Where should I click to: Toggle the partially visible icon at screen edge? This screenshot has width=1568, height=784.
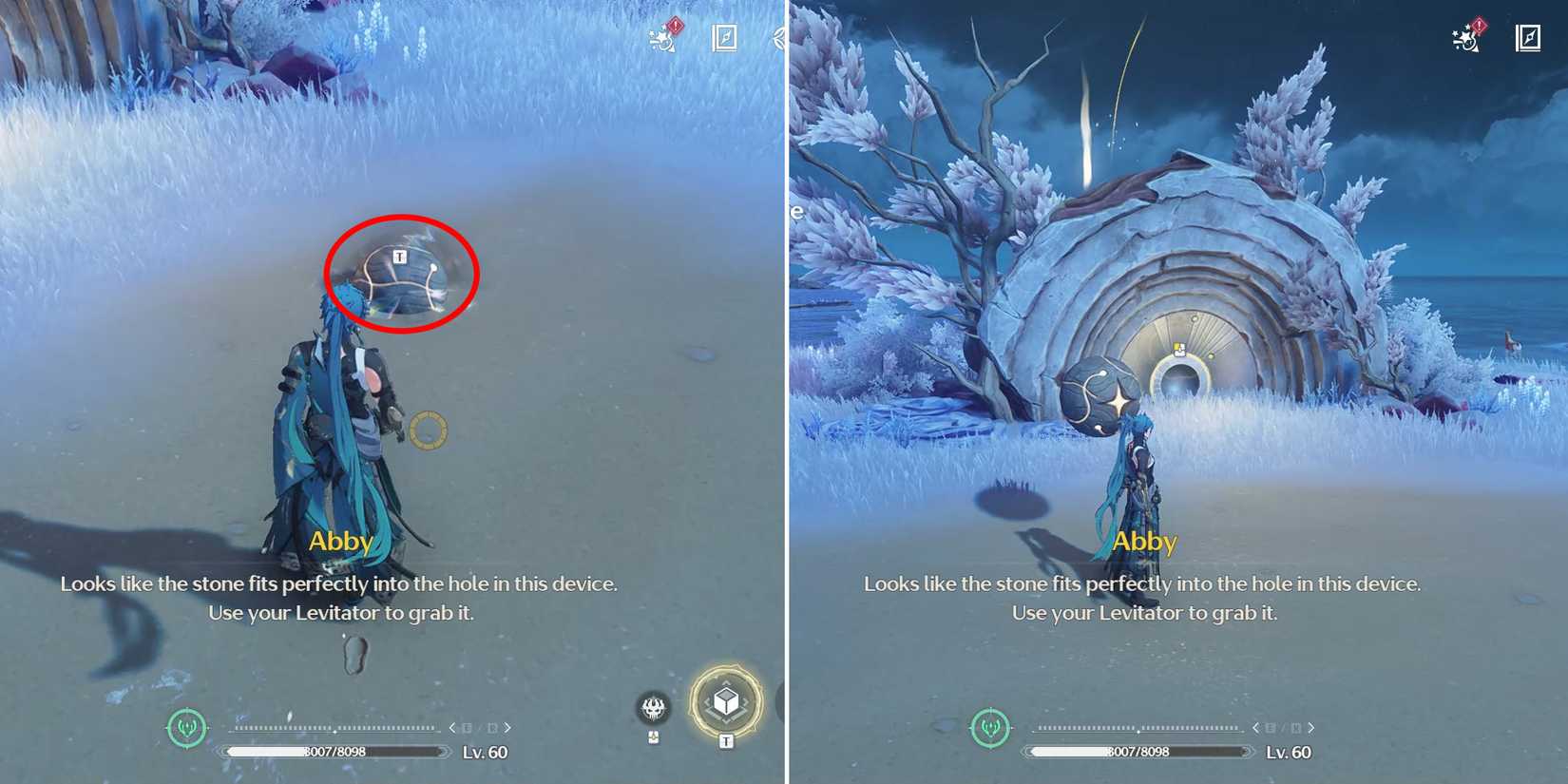776,38
